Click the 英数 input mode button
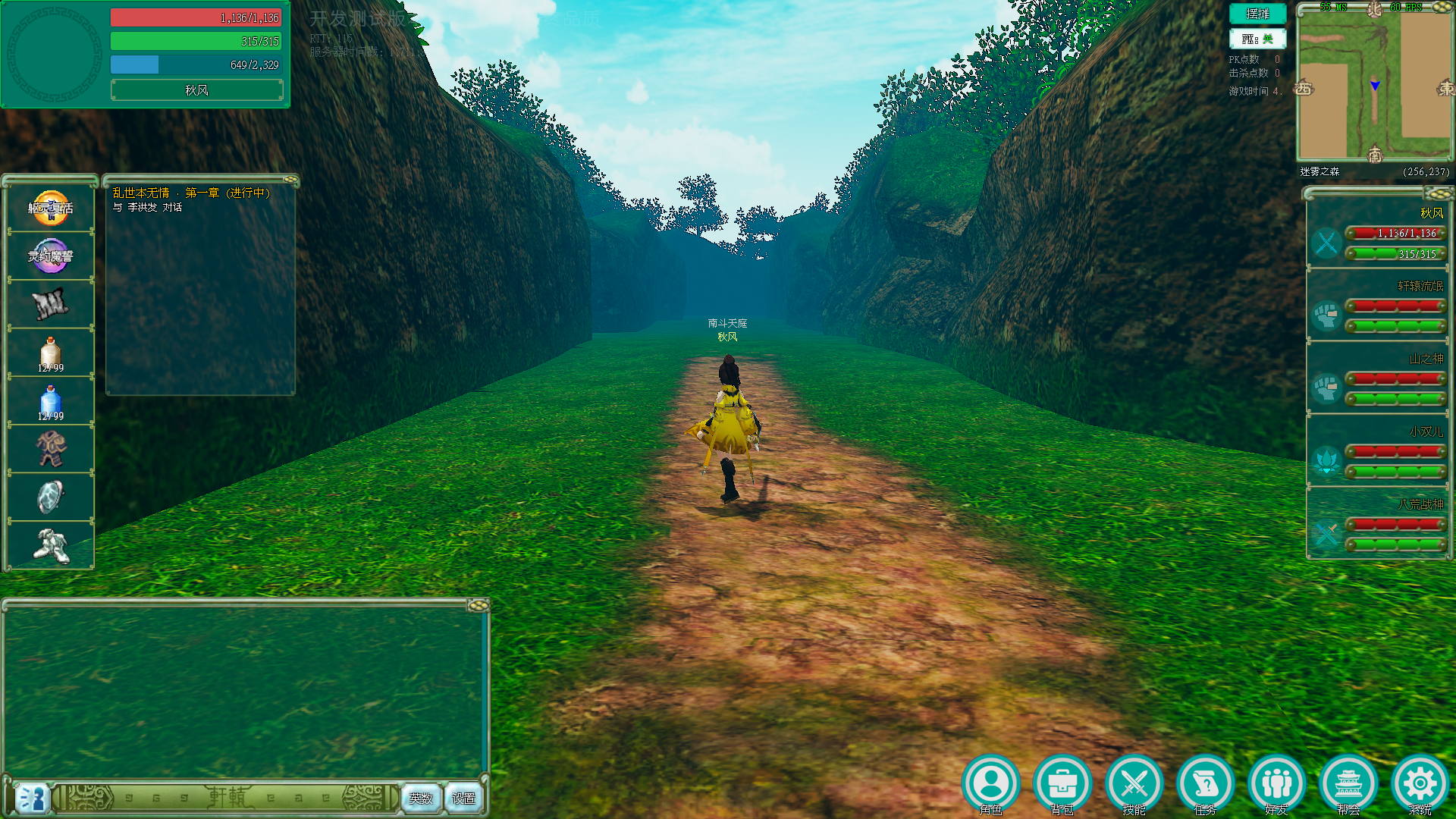Screen dimensions: 1456x819 click(x=421, y=798)
